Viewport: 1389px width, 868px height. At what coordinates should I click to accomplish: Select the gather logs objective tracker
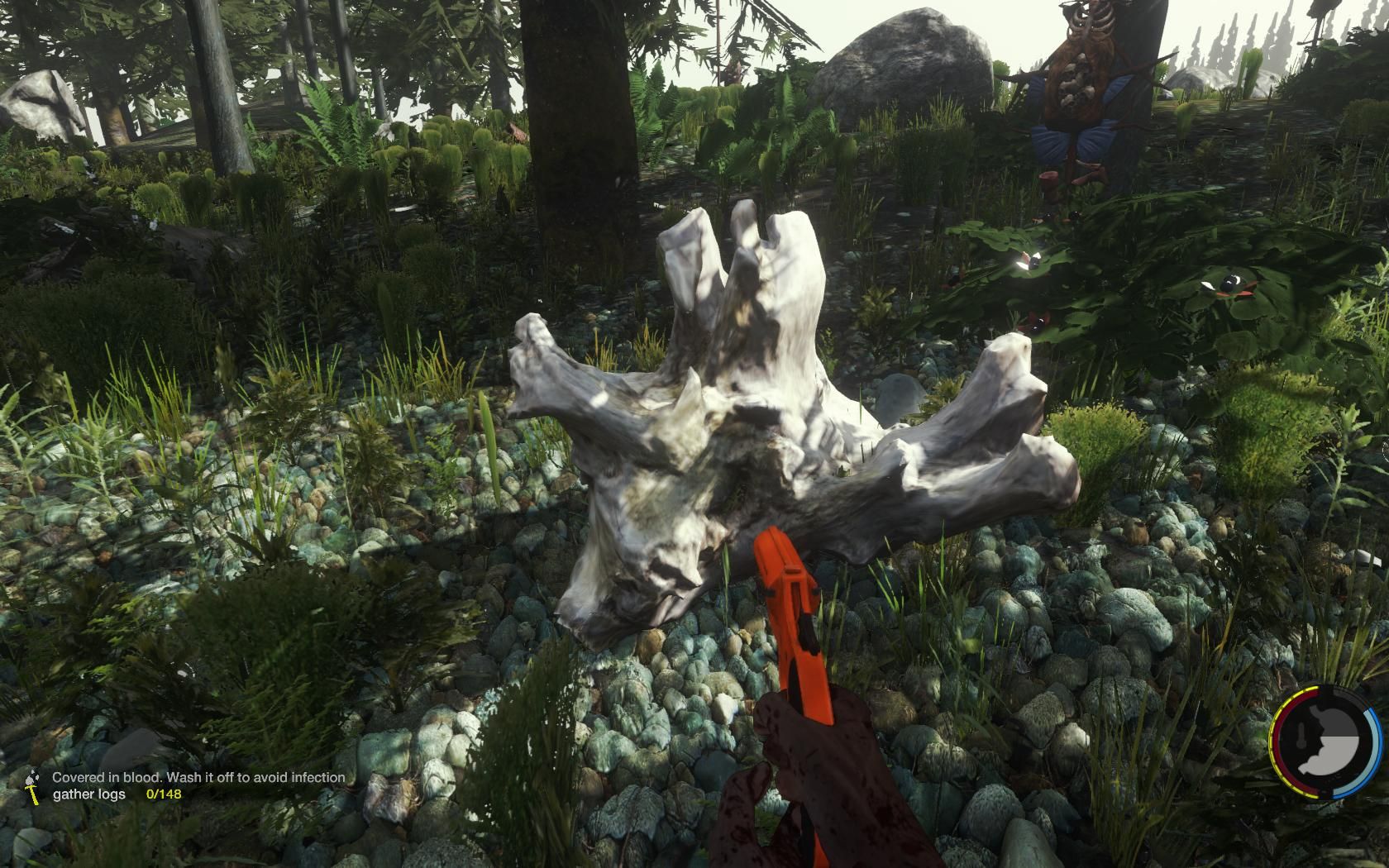coord(116,794)
